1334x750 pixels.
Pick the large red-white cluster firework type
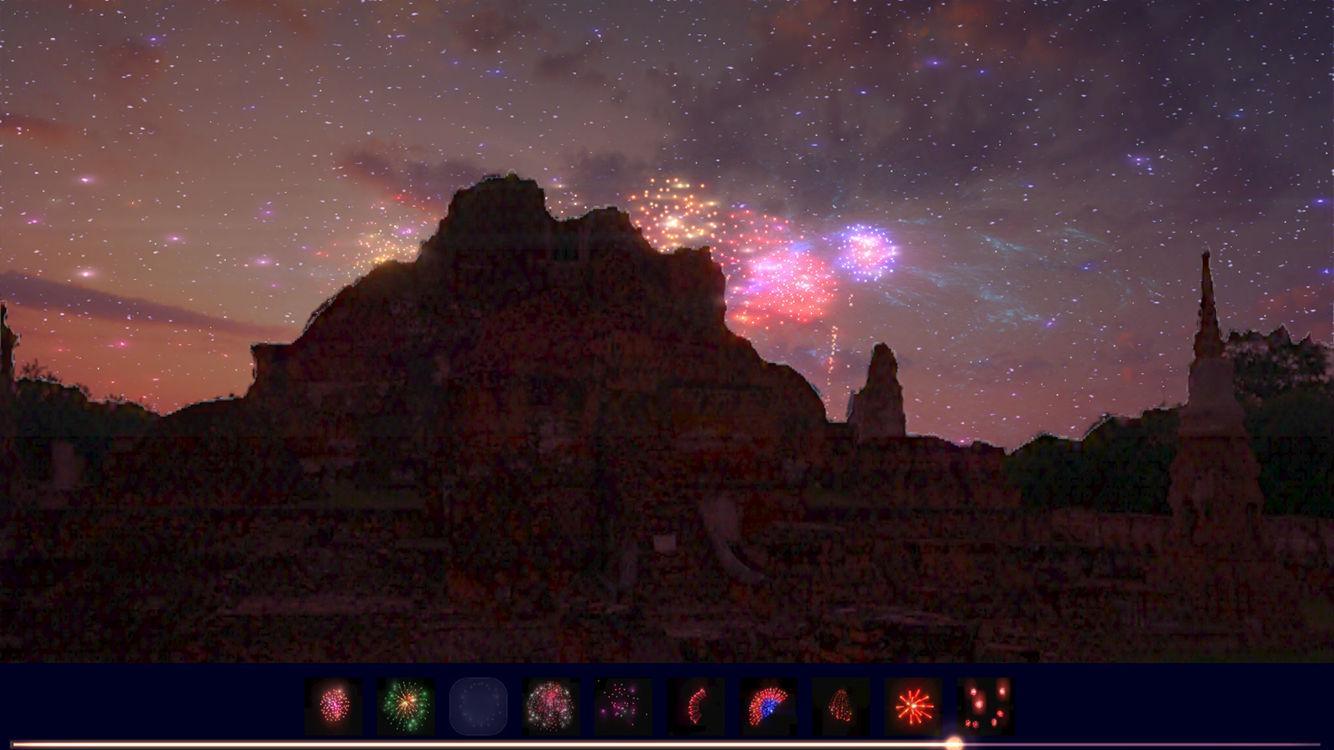pos(550,705)
